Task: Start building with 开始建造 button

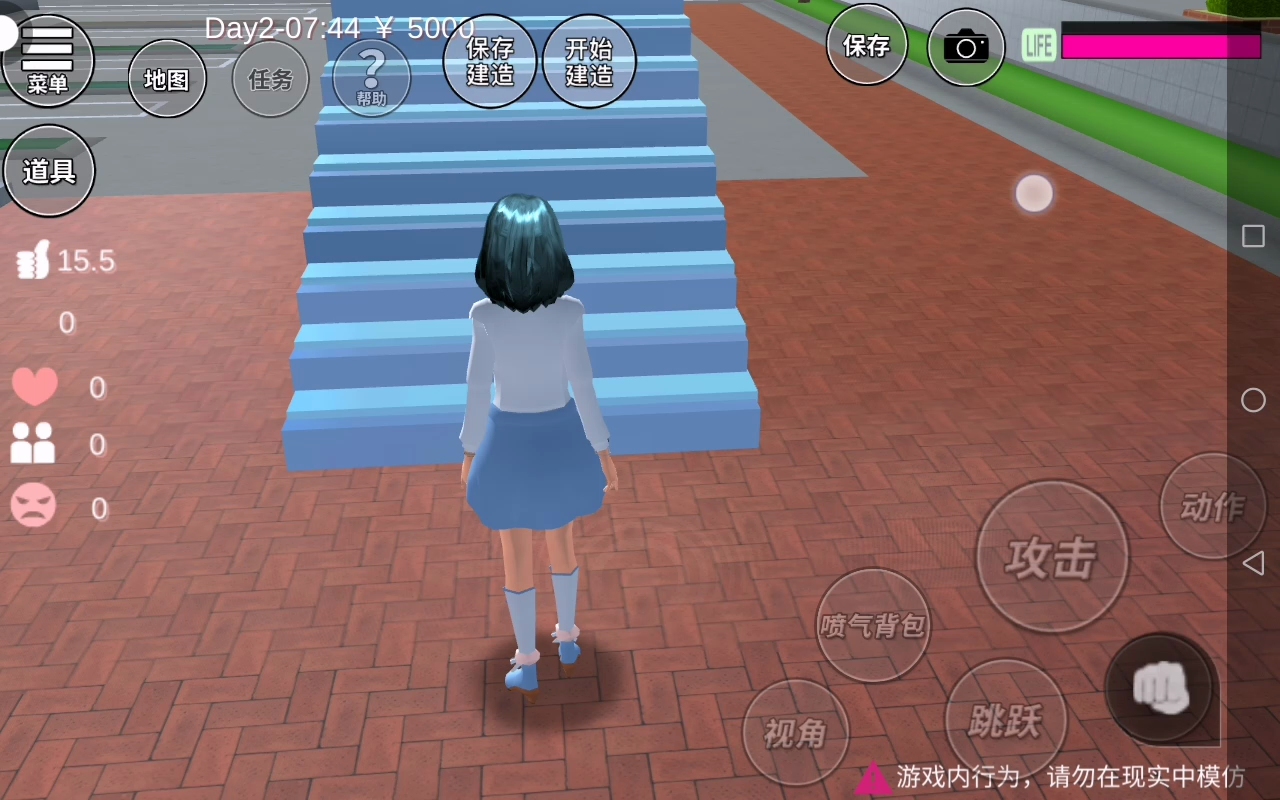Action: pos(589,61)
